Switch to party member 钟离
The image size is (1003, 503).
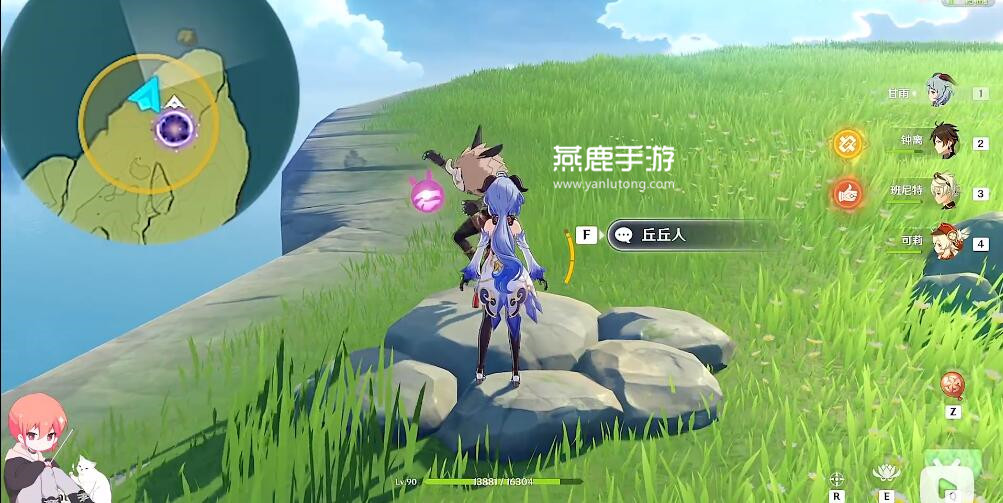tap(943, 141)
